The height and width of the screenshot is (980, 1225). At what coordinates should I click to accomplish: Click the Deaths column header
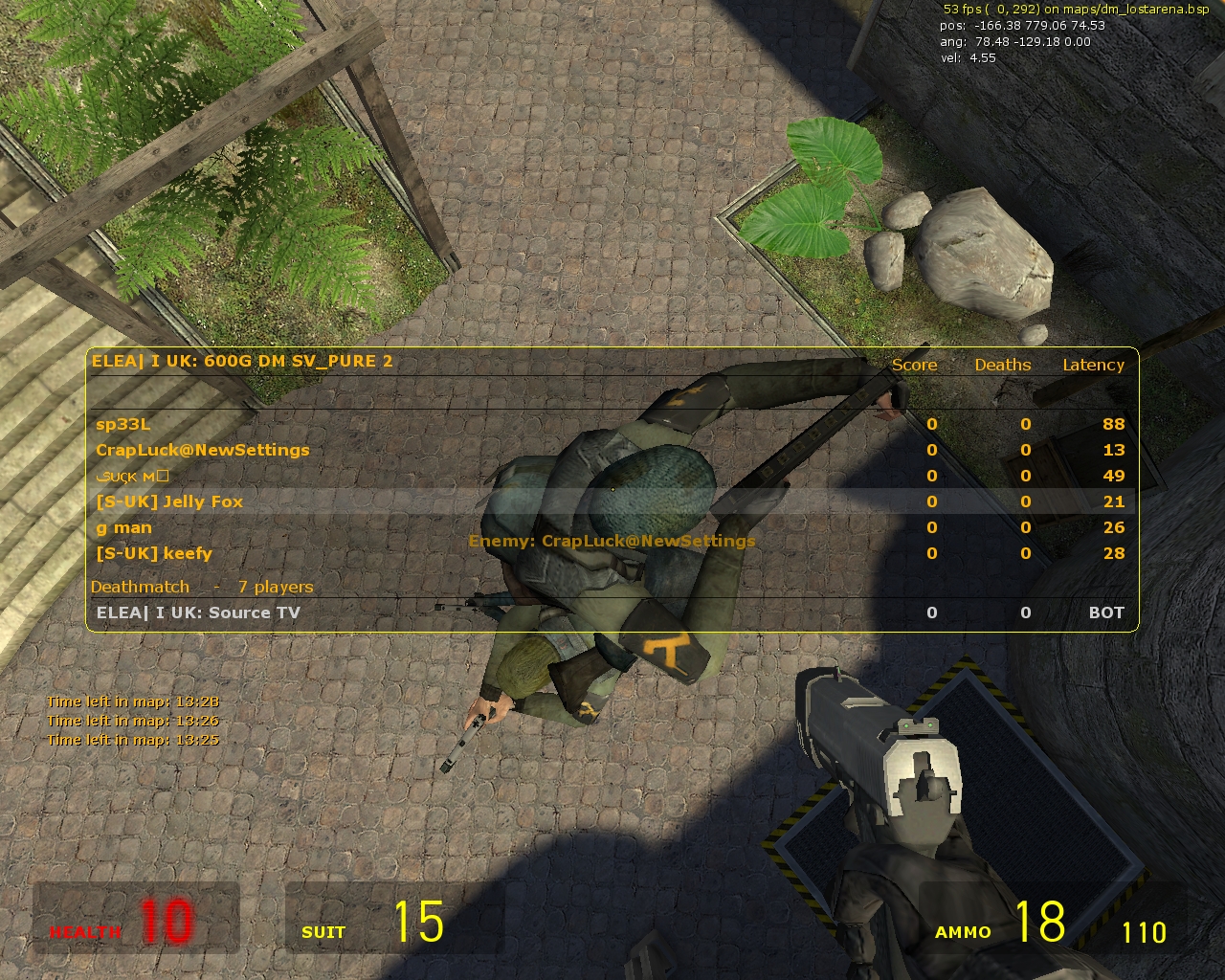click(x=1002, y=366)
